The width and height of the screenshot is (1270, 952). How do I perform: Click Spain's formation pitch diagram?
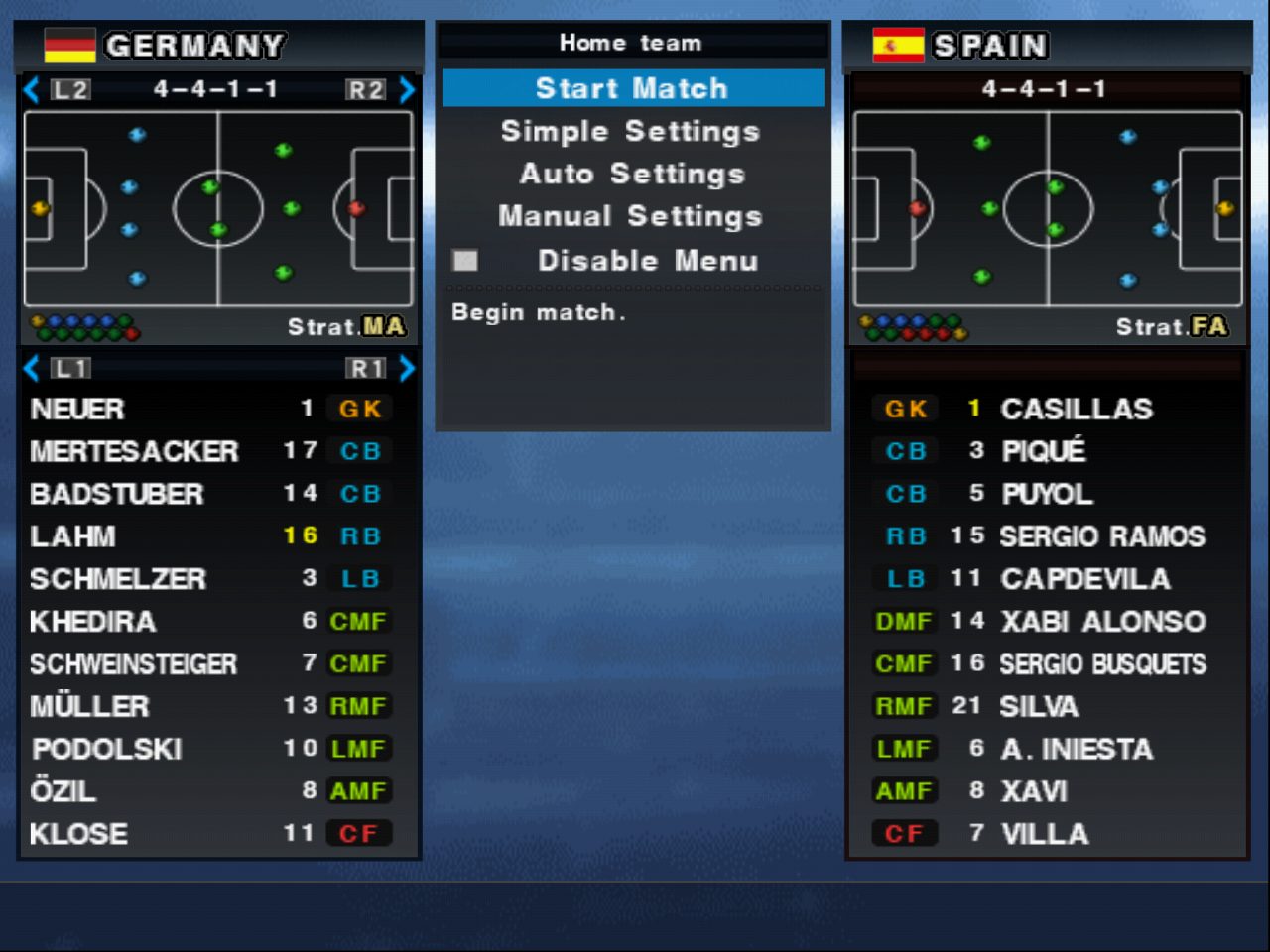coord(1048,208)
